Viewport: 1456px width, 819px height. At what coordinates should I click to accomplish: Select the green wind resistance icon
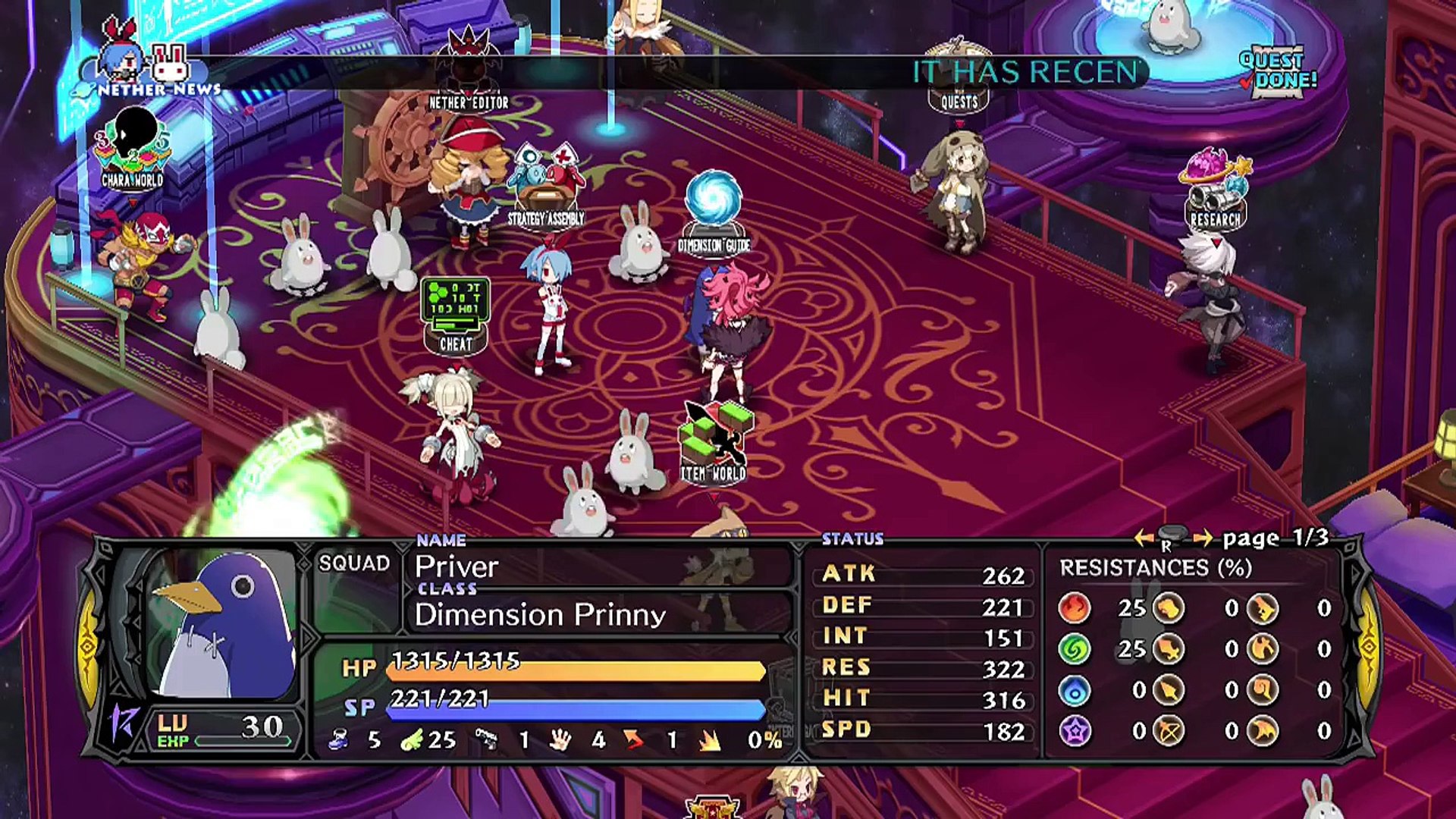pos(1075,649)
